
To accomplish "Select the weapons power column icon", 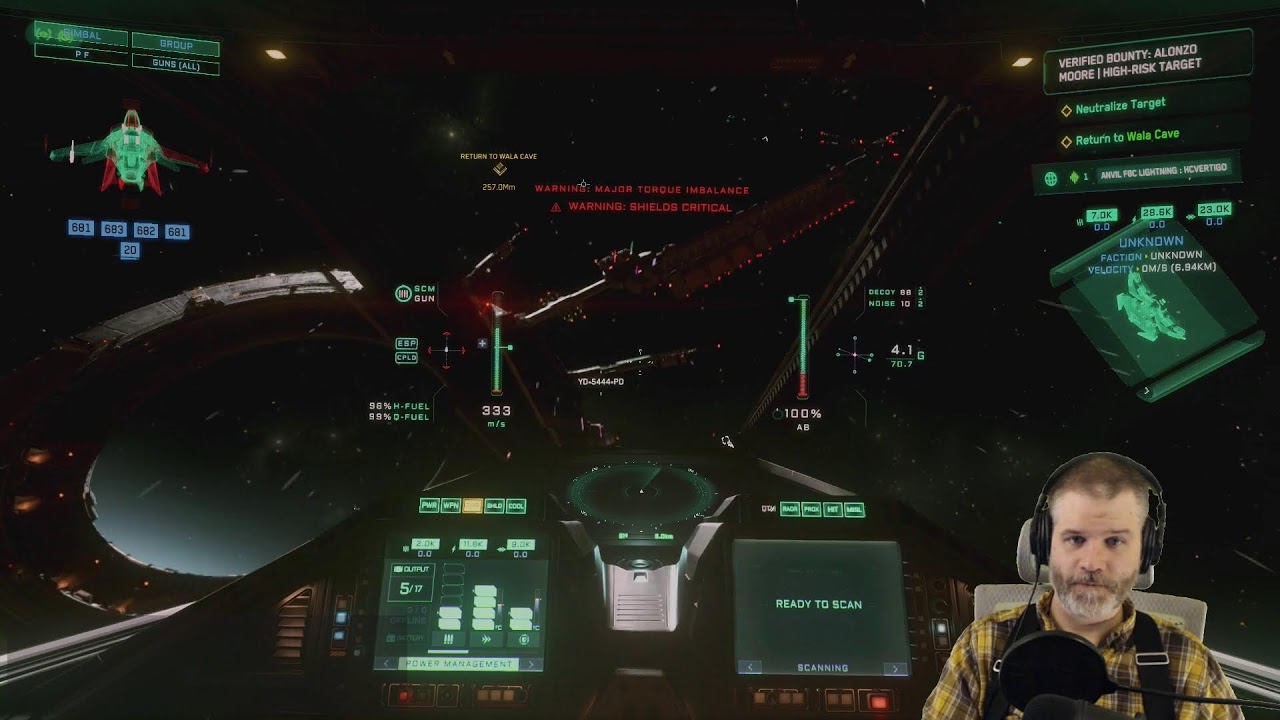I will pos(448,639).
